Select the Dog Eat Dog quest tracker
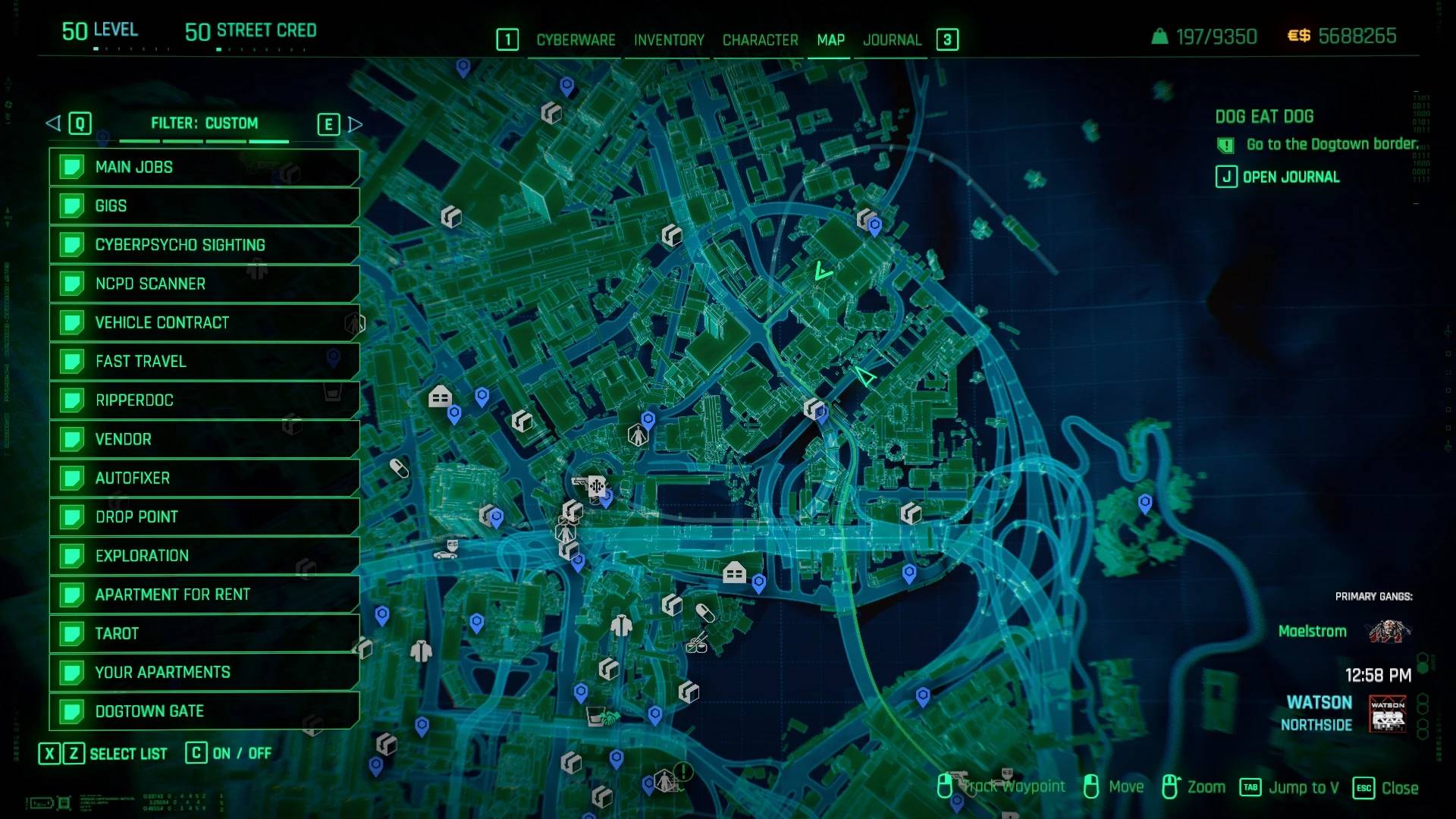1456x819 pixels. pos(1264,117)
